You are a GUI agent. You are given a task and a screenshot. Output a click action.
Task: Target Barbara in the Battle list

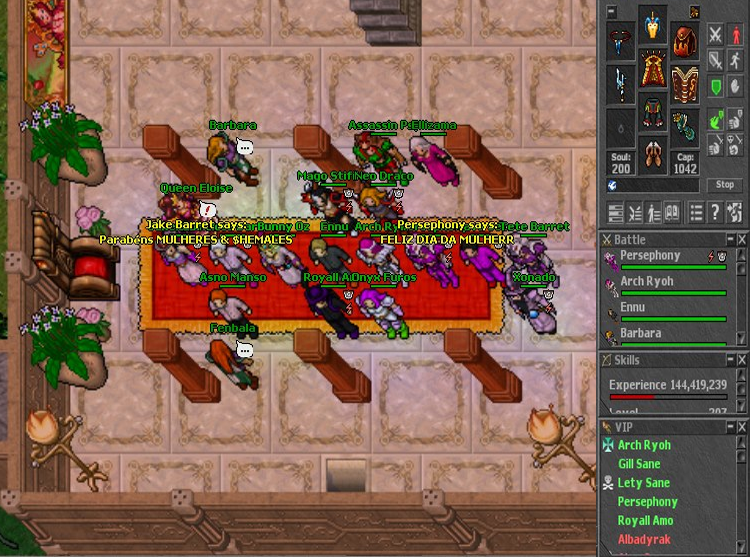pos(640,333)
